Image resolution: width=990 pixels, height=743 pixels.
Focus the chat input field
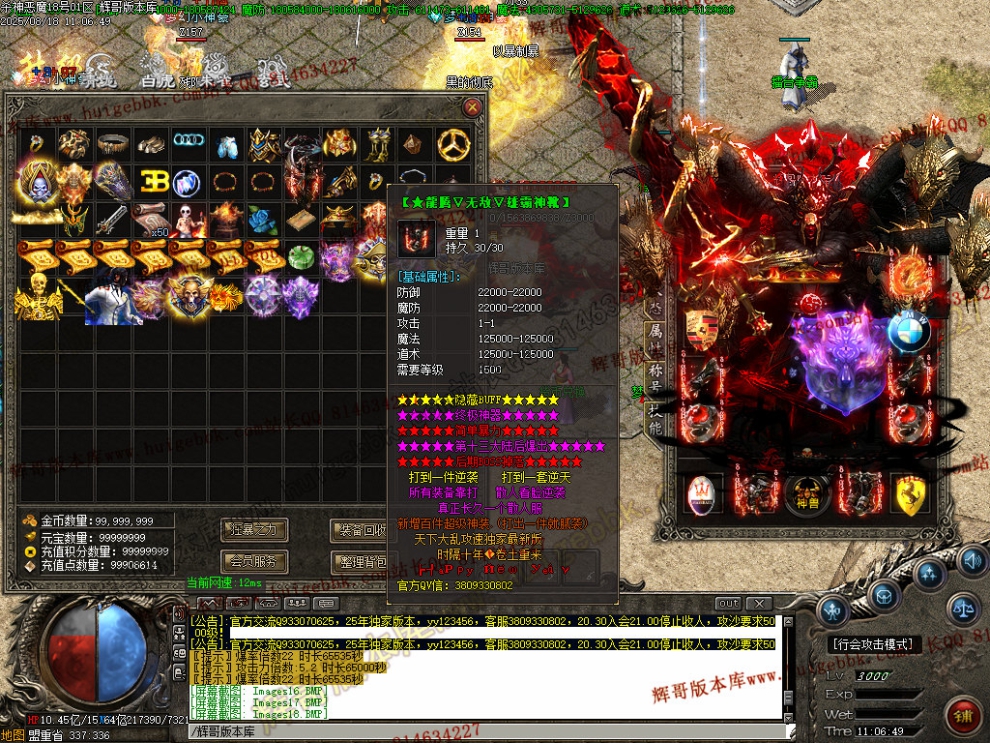[480, 731]
